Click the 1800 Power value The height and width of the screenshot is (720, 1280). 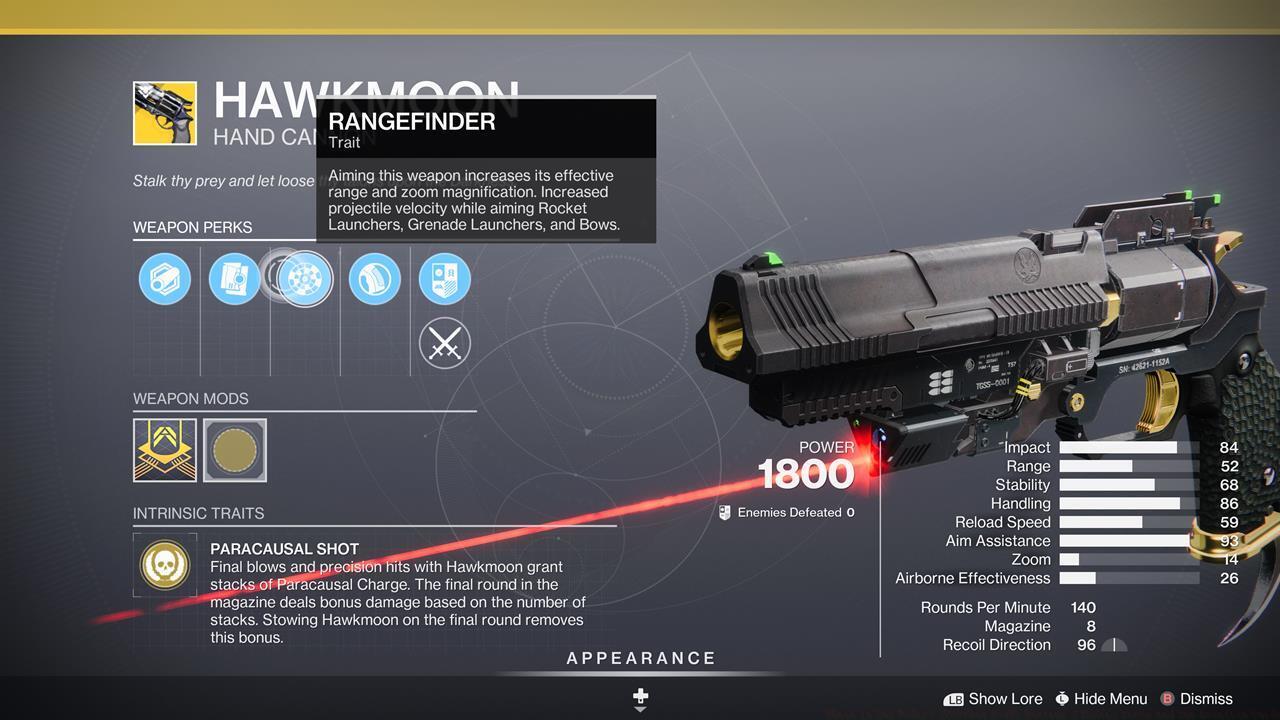[x=806, y=473]
